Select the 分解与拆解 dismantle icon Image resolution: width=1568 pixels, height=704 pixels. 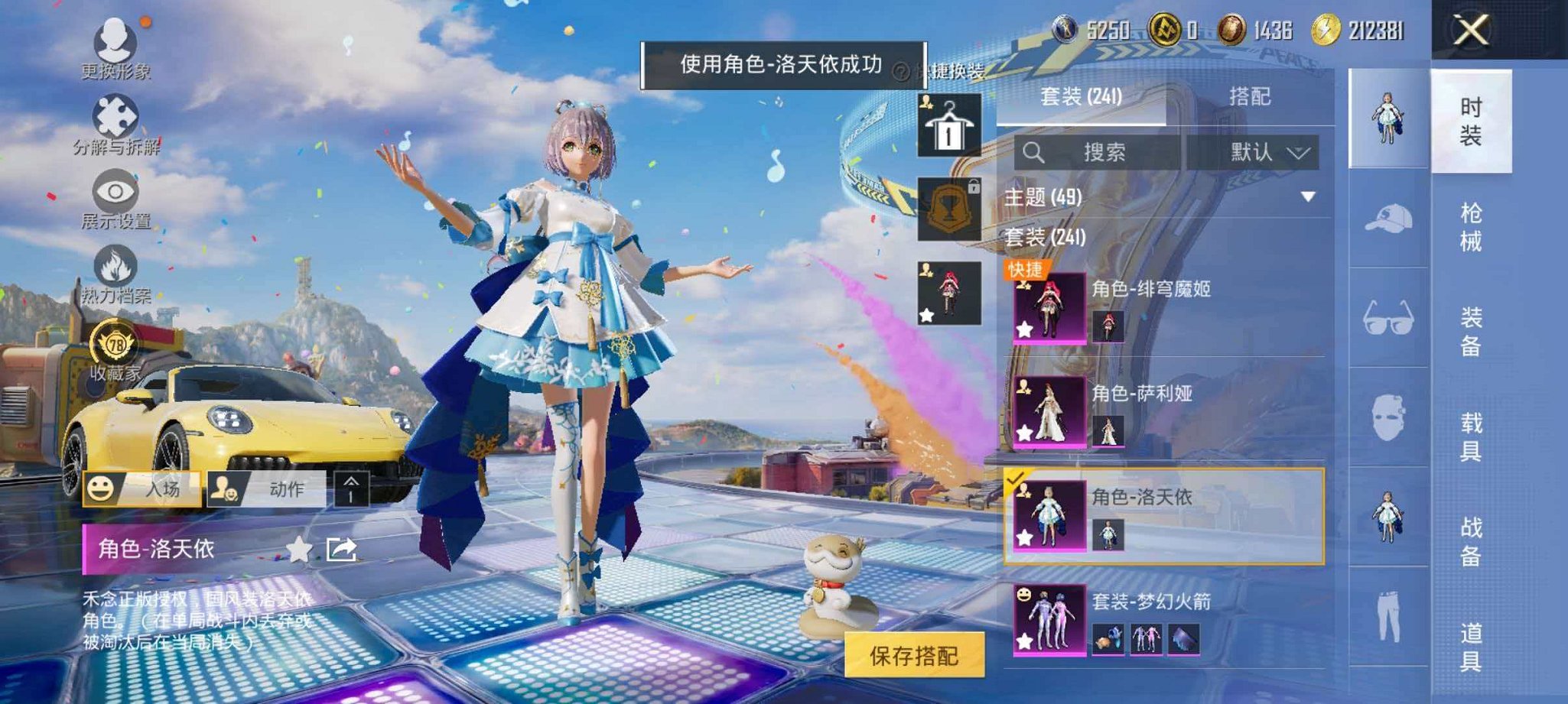[x=115, y=115]
